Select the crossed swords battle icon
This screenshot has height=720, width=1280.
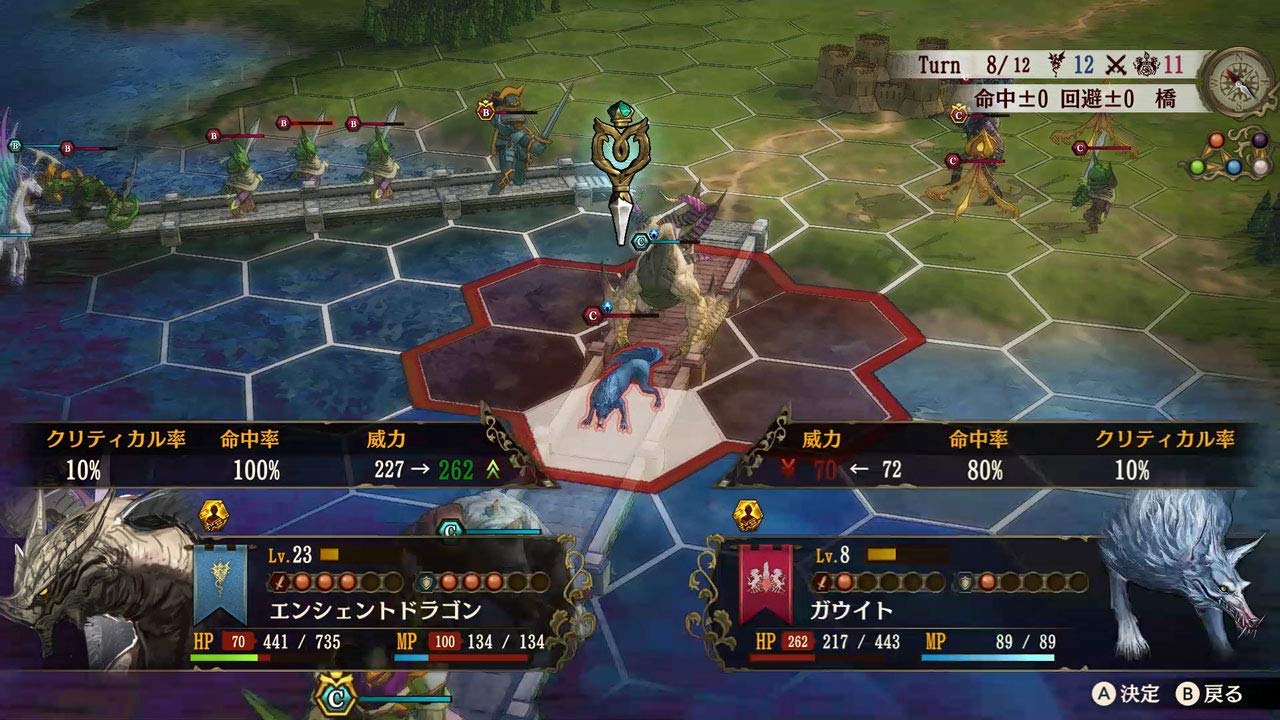coord(1114,62)
